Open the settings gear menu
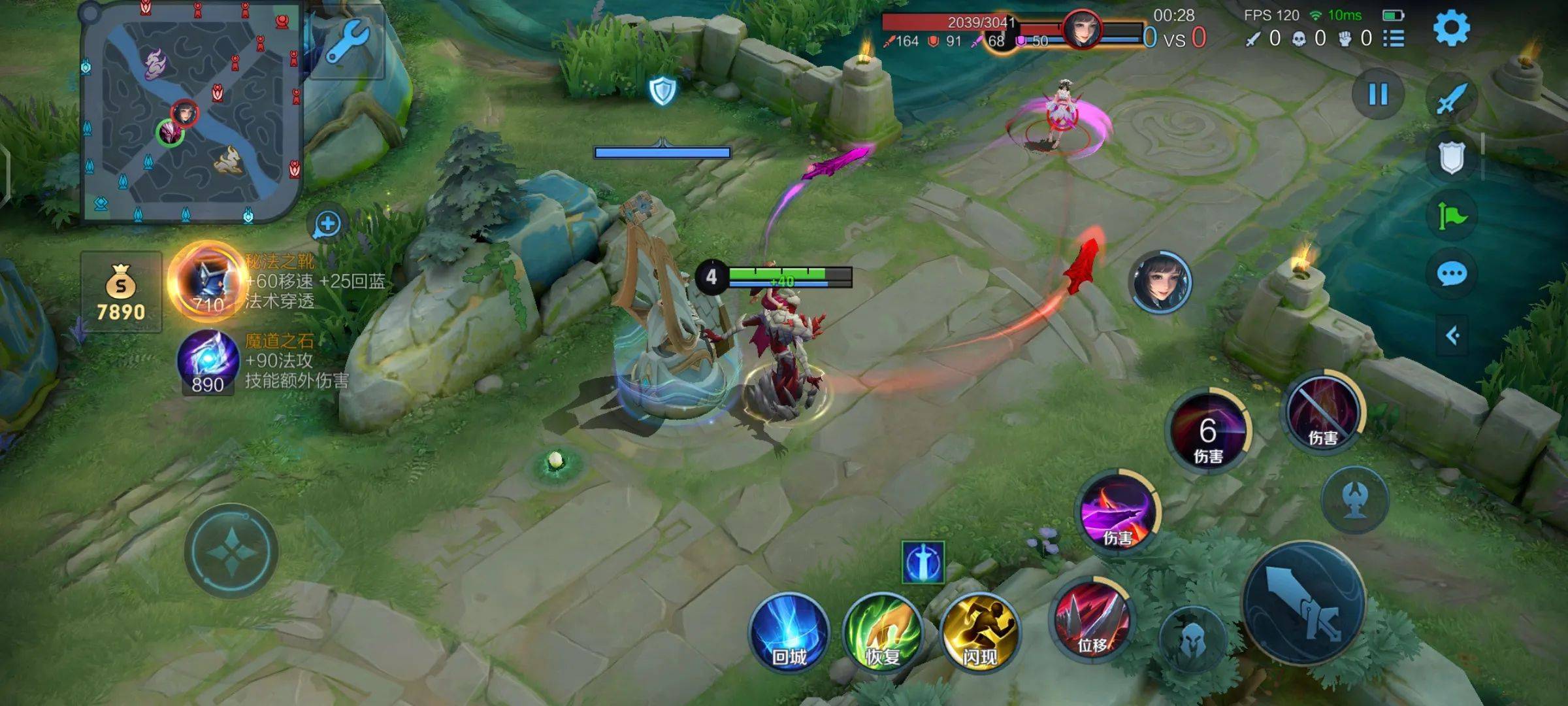The height and width of the screenshot is (706, 1568). 1451,27
